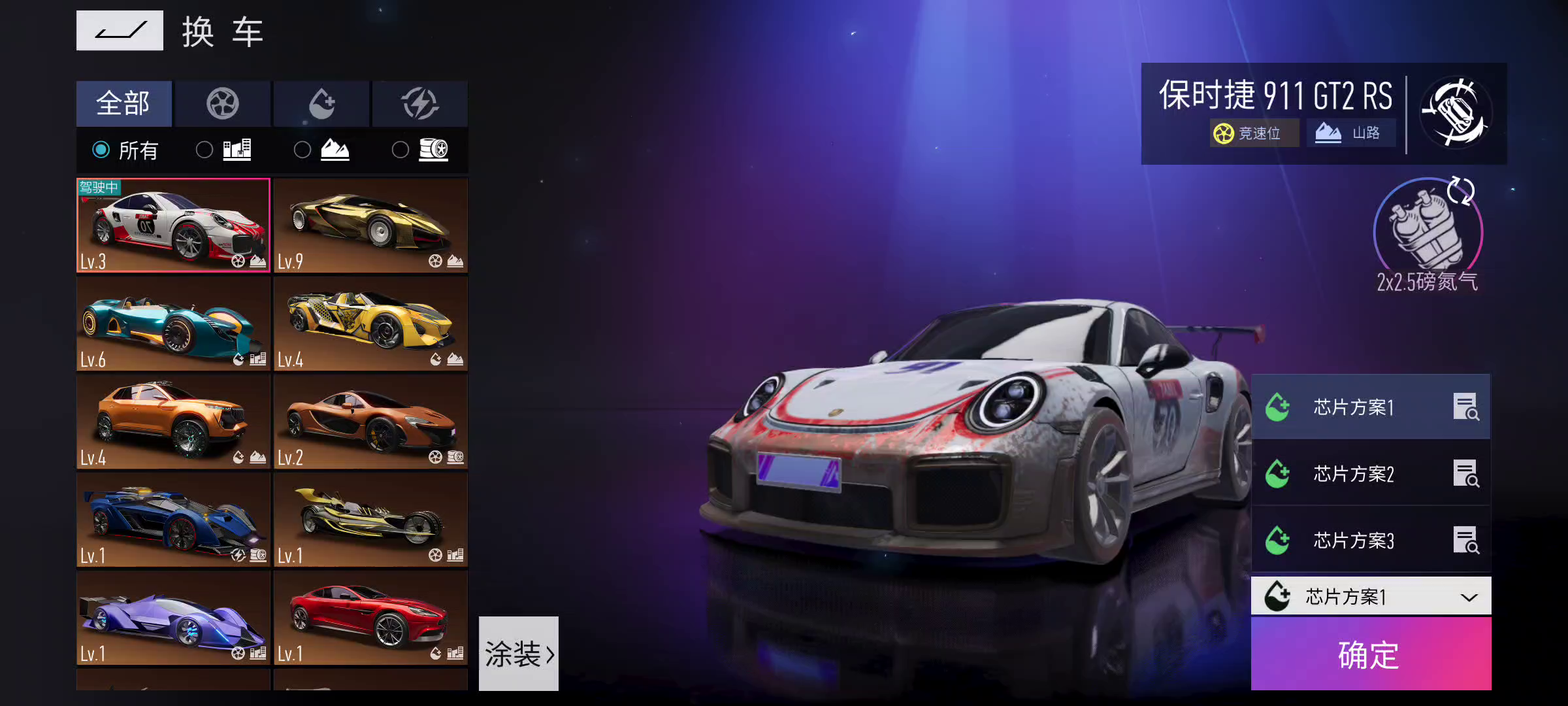Go back using the top-left arrow button
This screenshot has height=706, width=1568.
(x=120, y=31)
